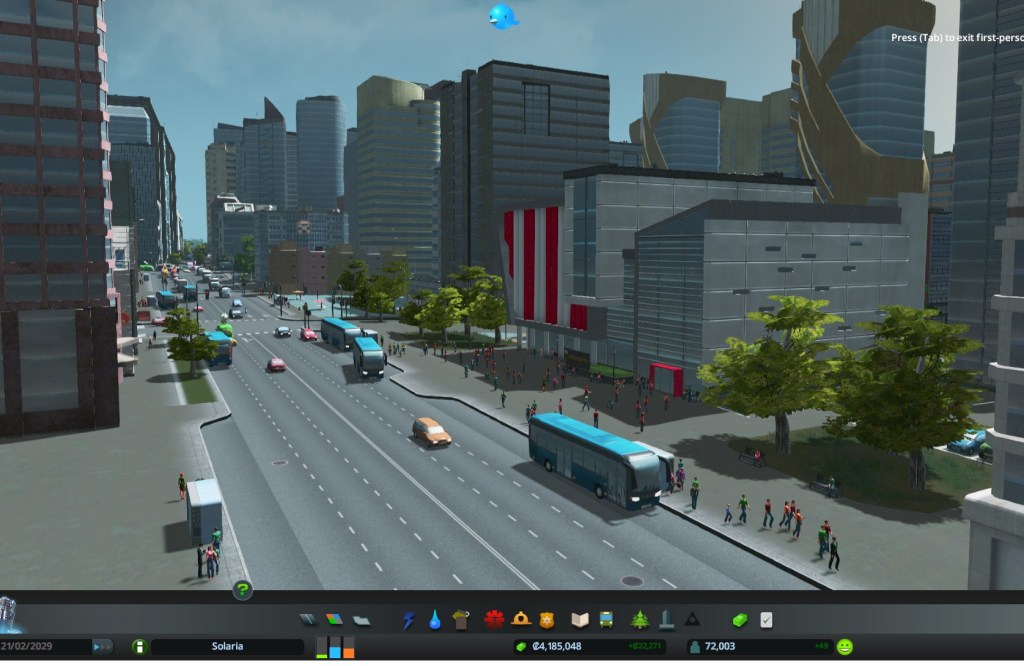
Task: Open the Parks and Decoration tree menu
Action: 640,620
